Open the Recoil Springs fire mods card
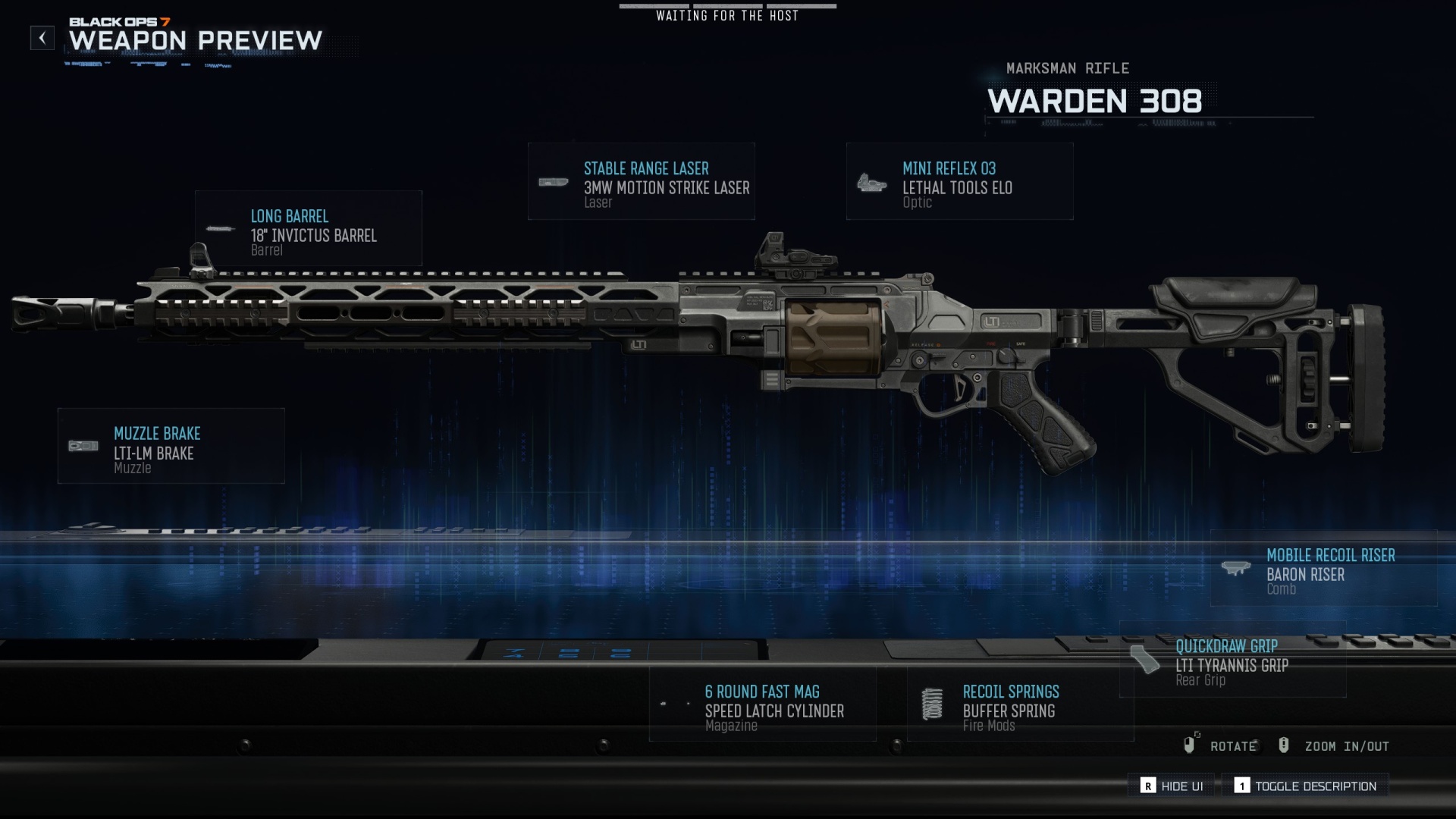The height and width of the screenshot is (819, 1456). tap(1020, 705)
